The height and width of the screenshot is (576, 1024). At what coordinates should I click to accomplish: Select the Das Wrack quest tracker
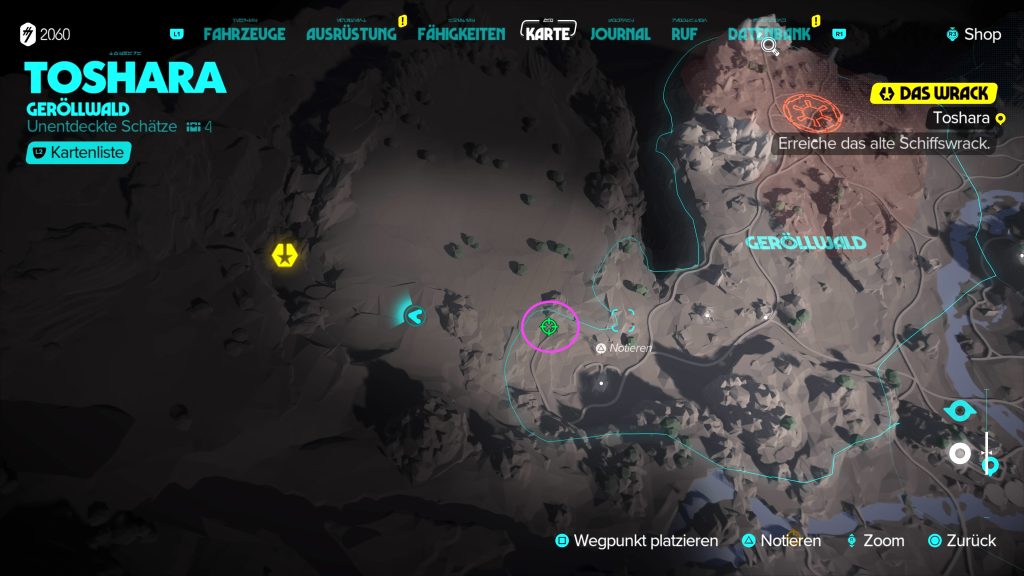(935, 93)
